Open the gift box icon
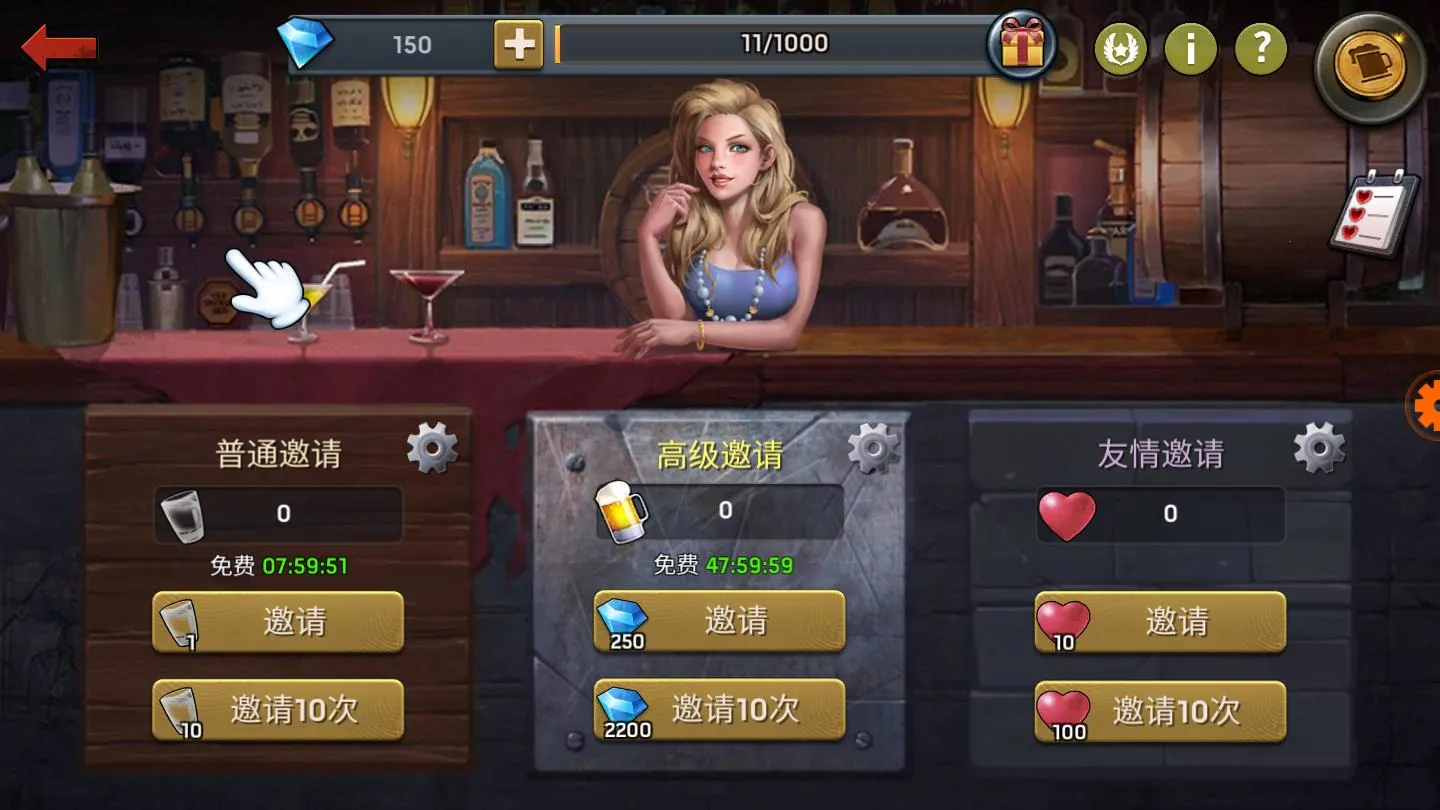Viewport: 1440px width, 810px height. (x=1020, y=45)
